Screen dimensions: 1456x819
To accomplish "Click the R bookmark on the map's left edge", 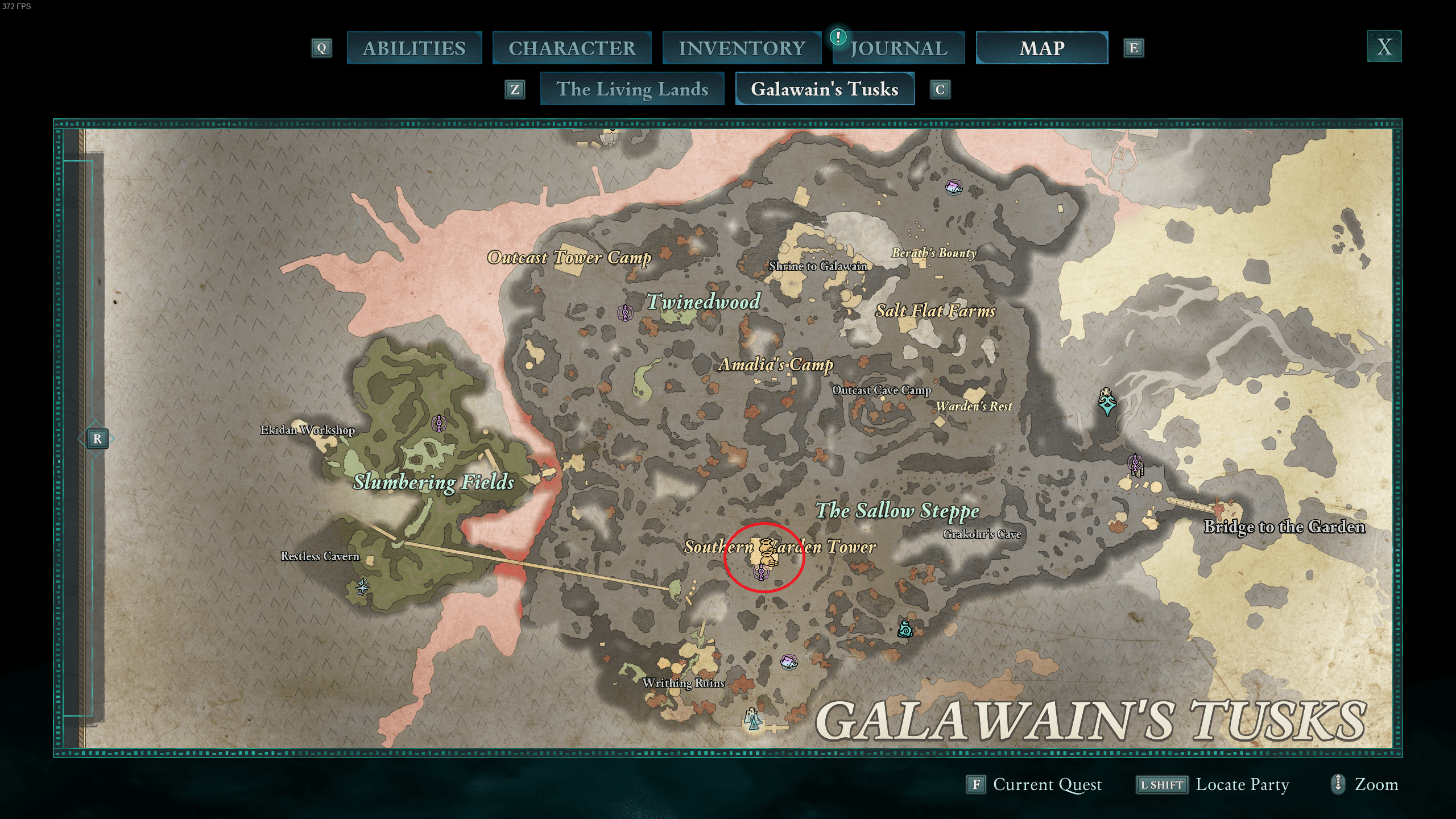I will 98,439.
